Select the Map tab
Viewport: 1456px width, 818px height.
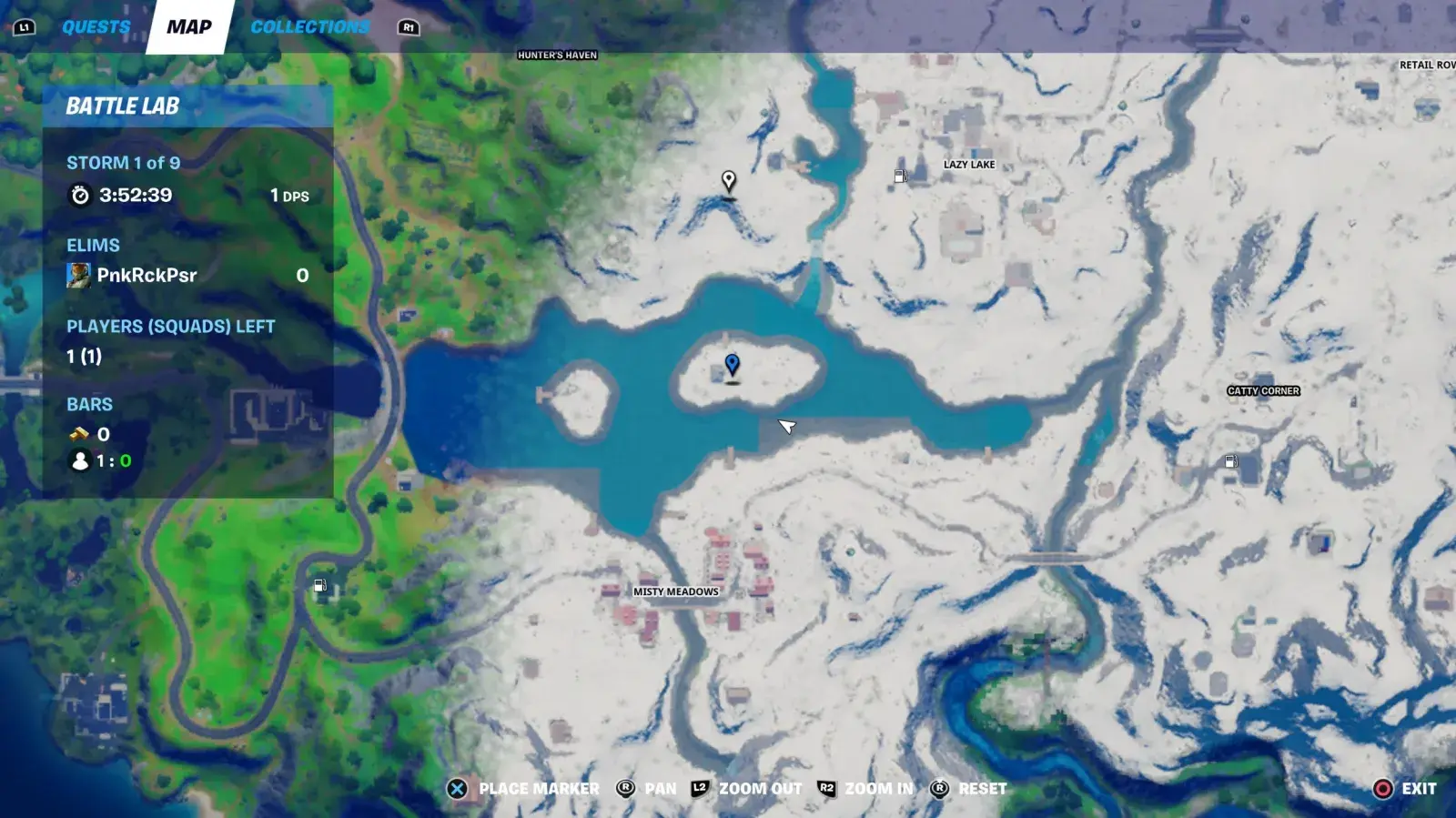189,27
